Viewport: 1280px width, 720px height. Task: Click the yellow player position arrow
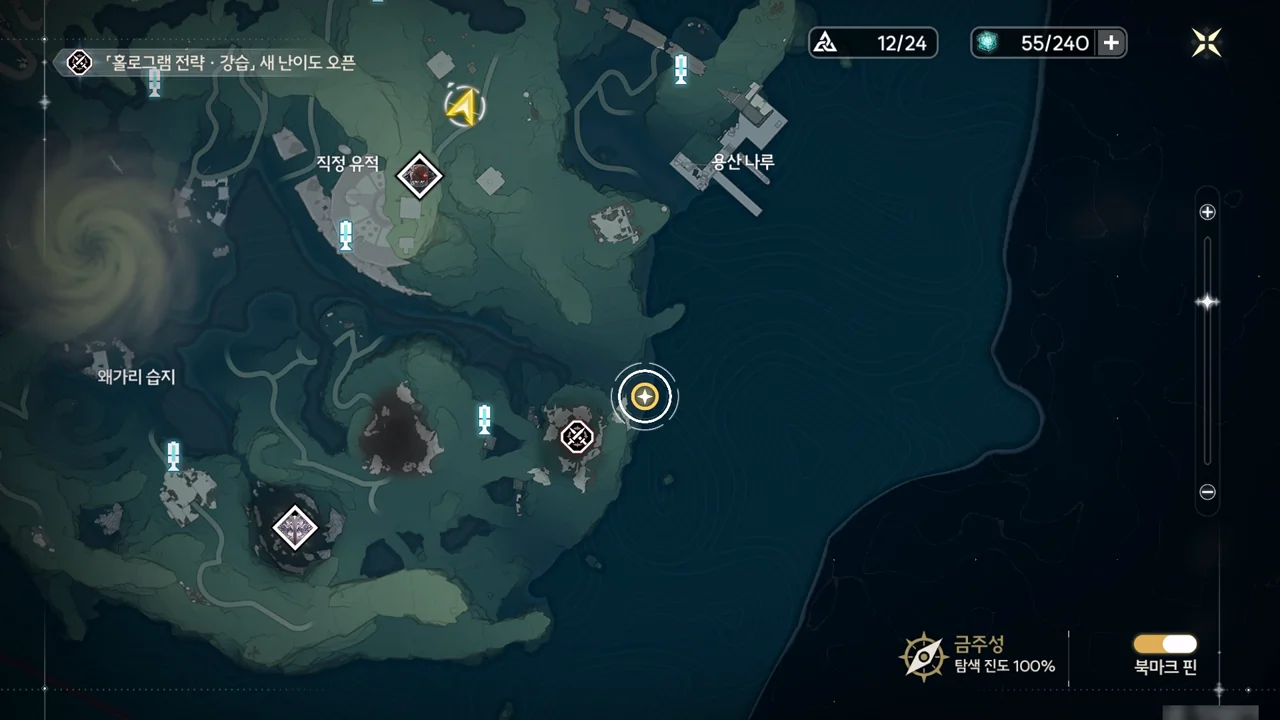pyautogui.click(x=463, y=106)
